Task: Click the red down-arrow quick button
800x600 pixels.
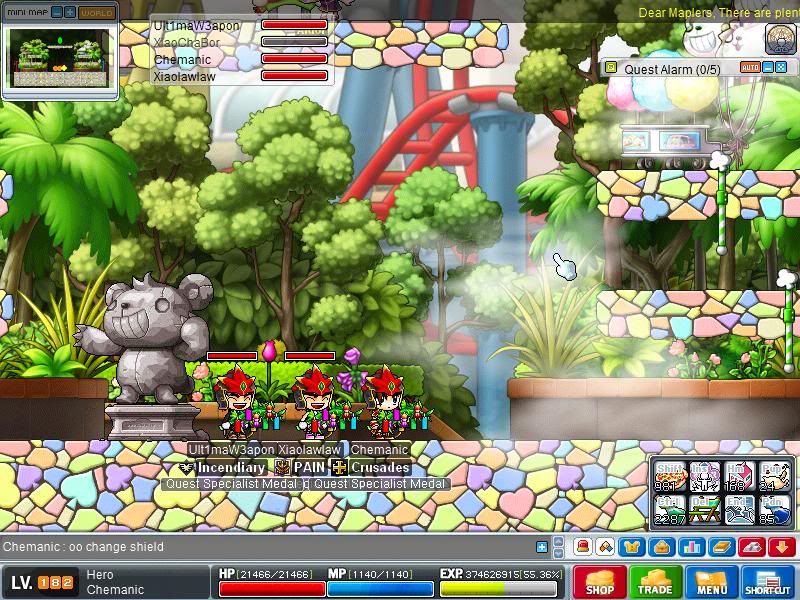Action: point(781,547)
